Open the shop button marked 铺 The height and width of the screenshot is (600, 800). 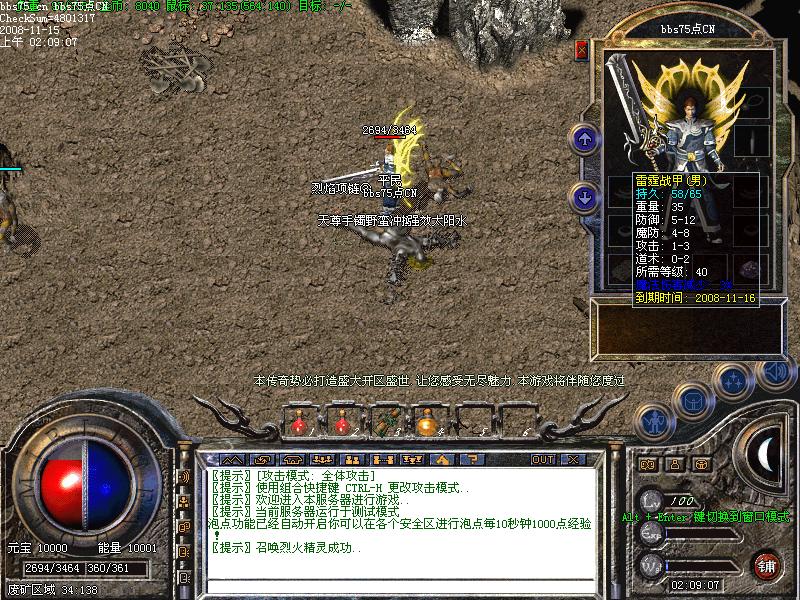coord(767,565)
